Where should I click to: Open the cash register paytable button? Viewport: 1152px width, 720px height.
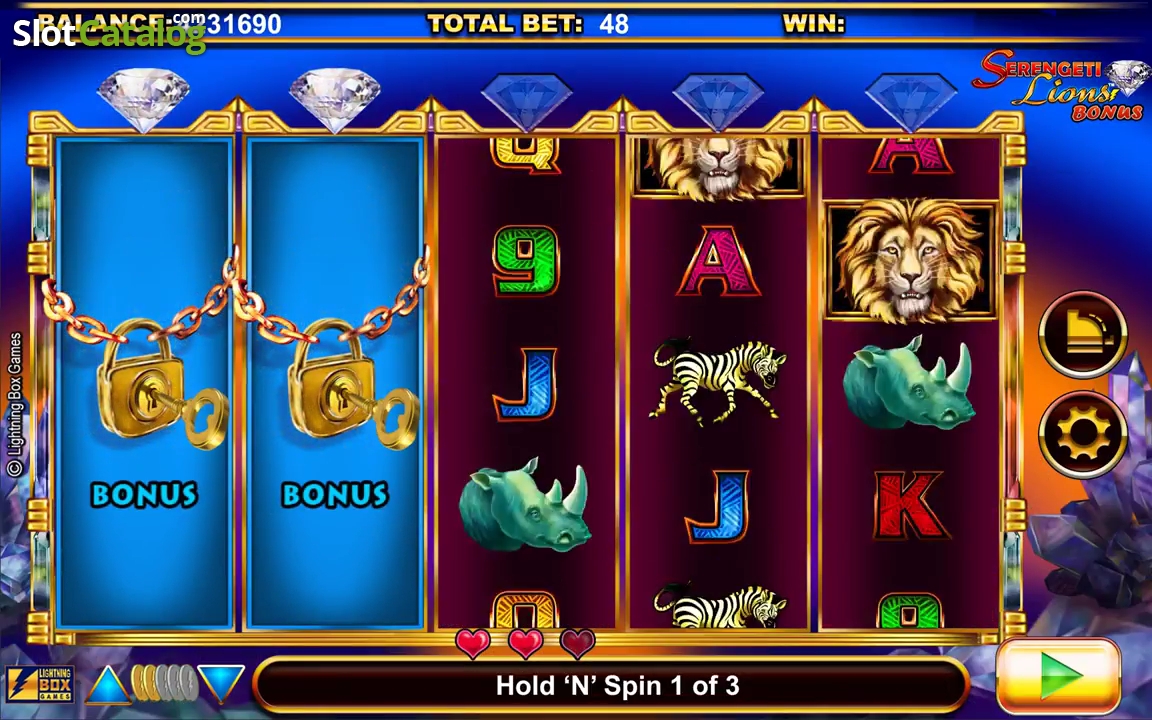pos(1084,335)
